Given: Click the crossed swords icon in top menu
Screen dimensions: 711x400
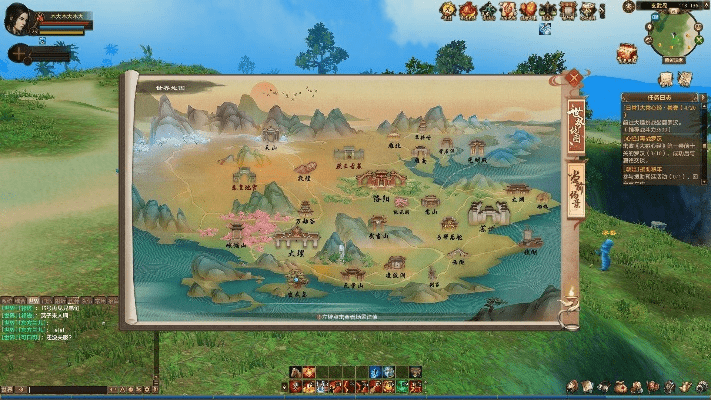Looking at the screenshot, I should [x=548, y=11].
